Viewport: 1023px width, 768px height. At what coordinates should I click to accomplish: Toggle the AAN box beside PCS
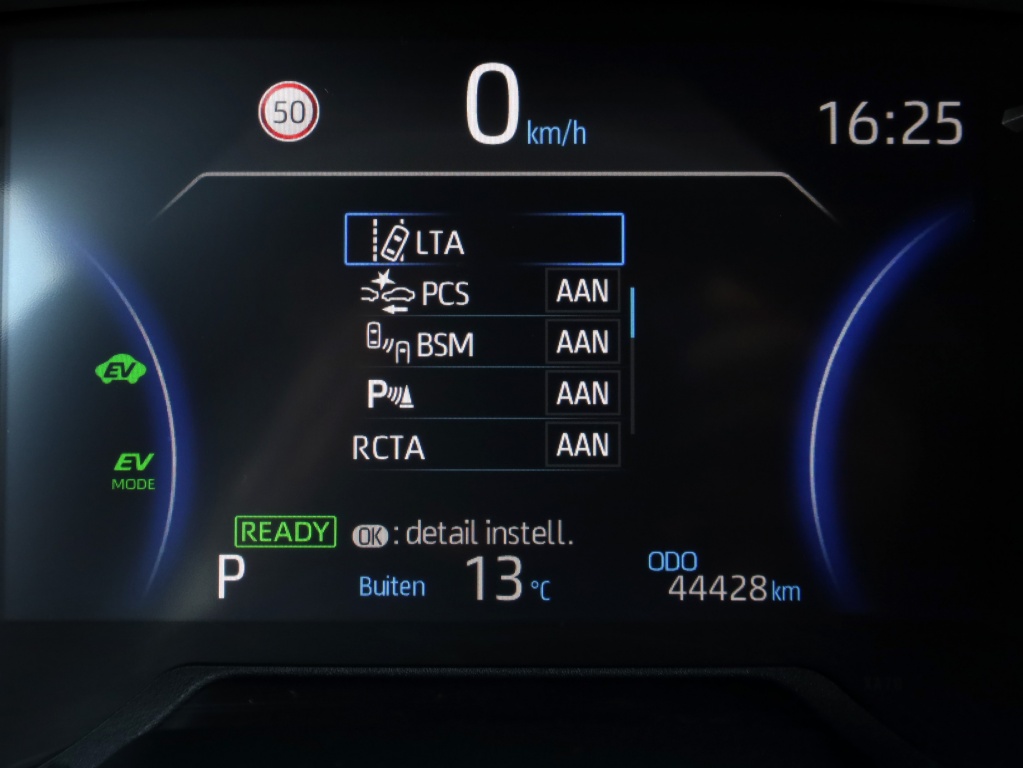tap(582, 291)
